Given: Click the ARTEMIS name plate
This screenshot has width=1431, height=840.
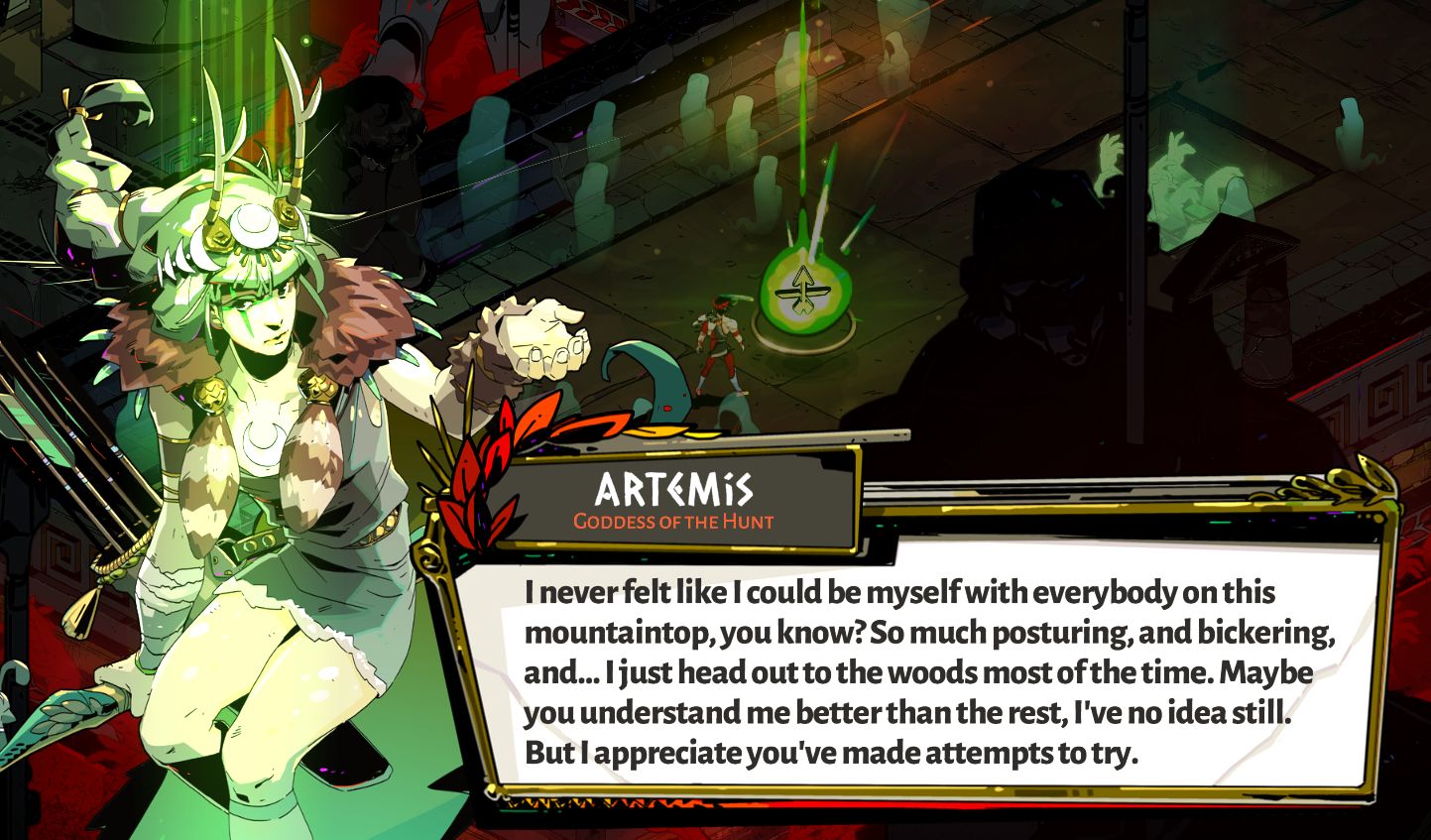Looking at the screenshot, I should (674, 488).
